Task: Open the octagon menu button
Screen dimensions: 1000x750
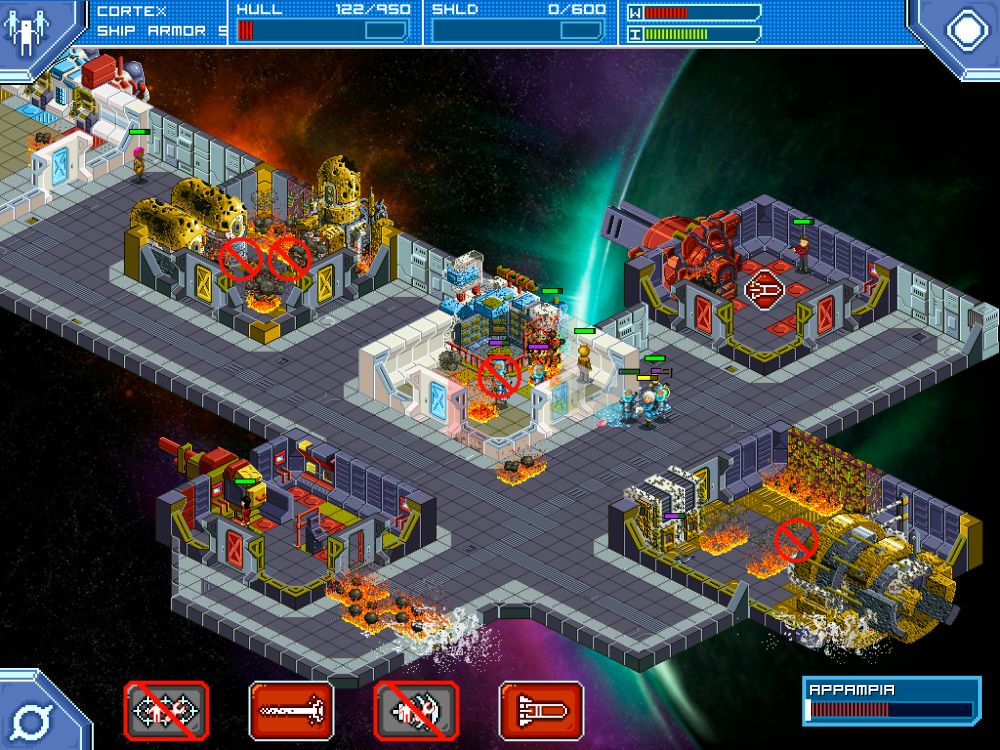Action: [966, 30]
